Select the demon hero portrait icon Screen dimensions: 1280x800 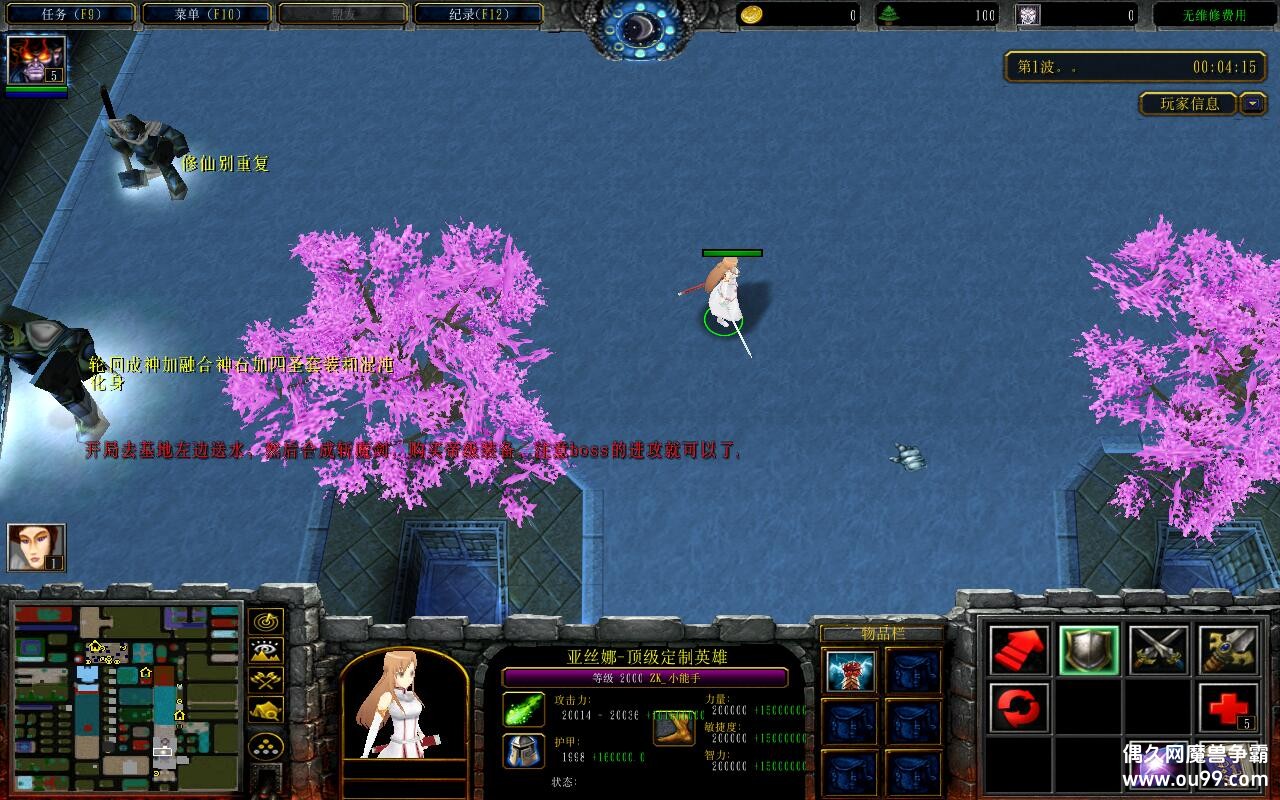pos(36,60)
